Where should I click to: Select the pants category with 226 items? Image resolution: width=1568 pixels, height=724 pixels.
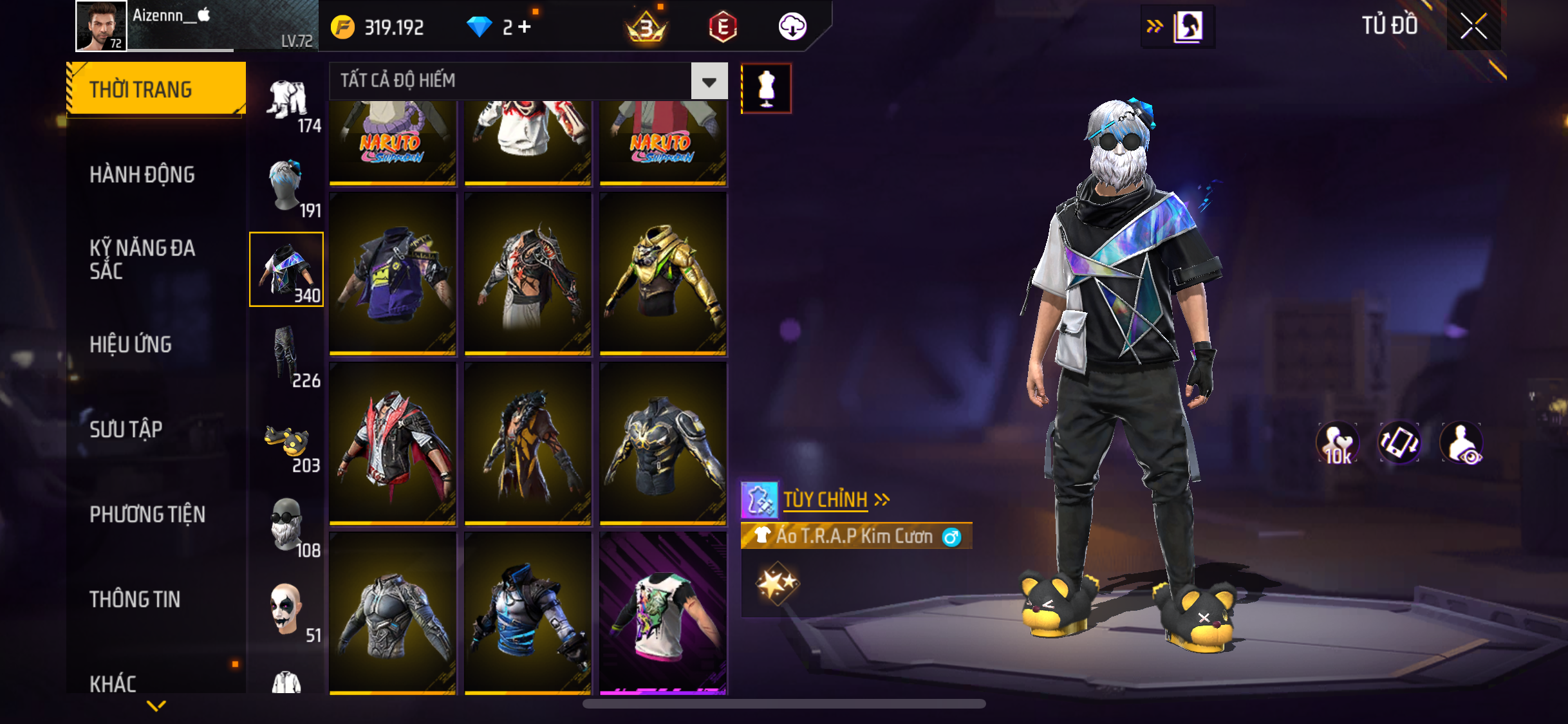coord(287,355)
